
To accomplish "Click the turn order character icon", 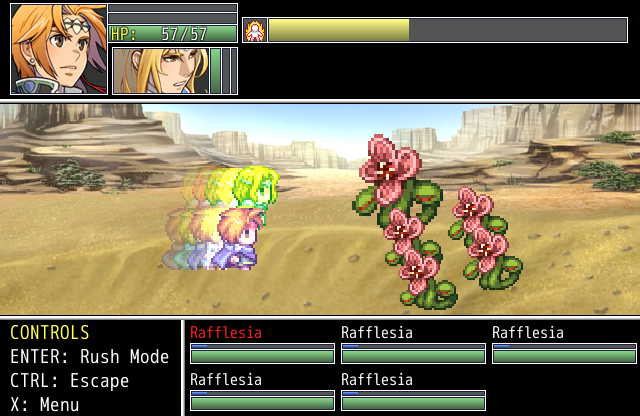I will 254,31.
